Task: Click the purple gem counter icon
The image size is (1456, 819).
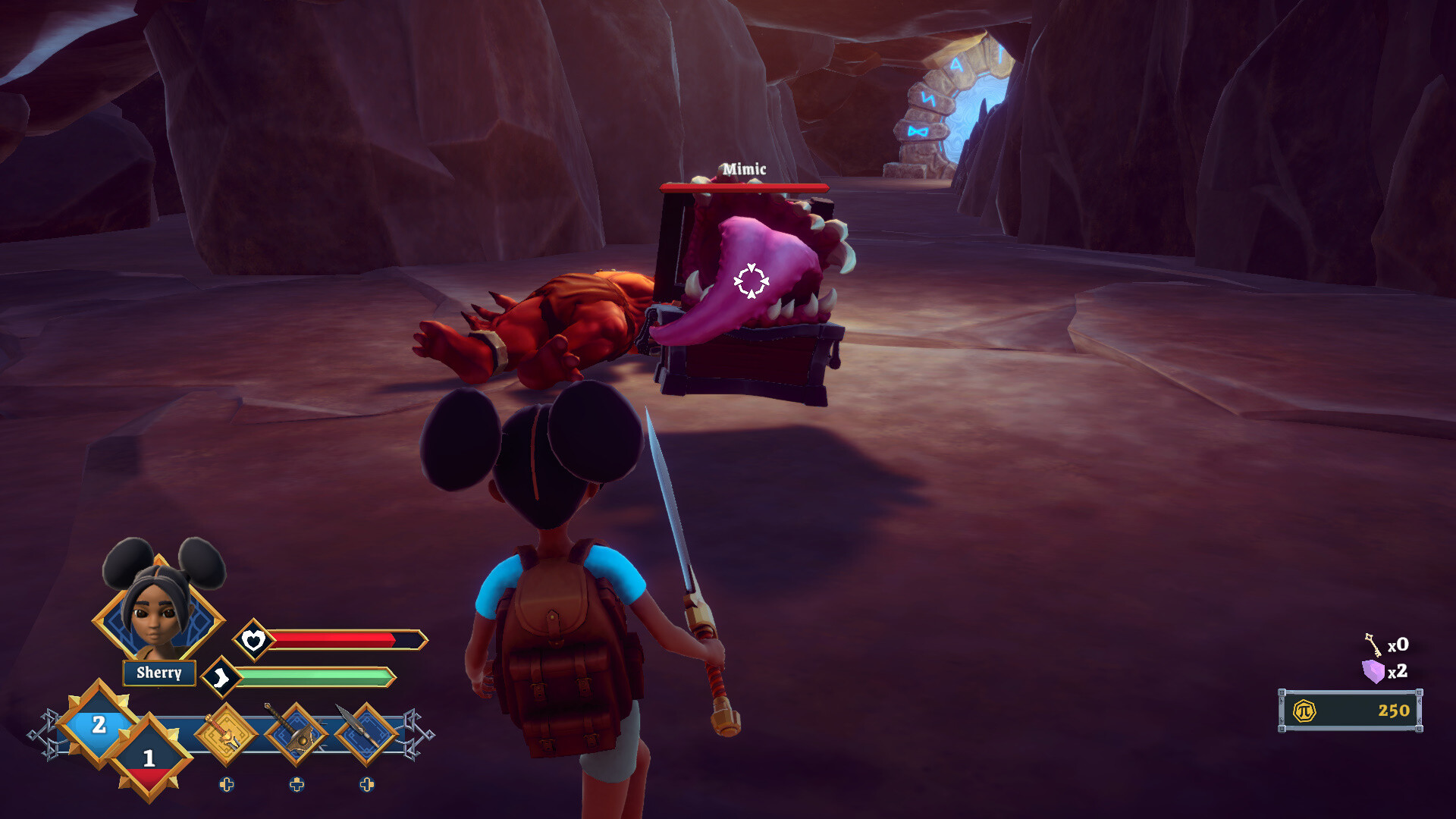Action: point(1373,671)
